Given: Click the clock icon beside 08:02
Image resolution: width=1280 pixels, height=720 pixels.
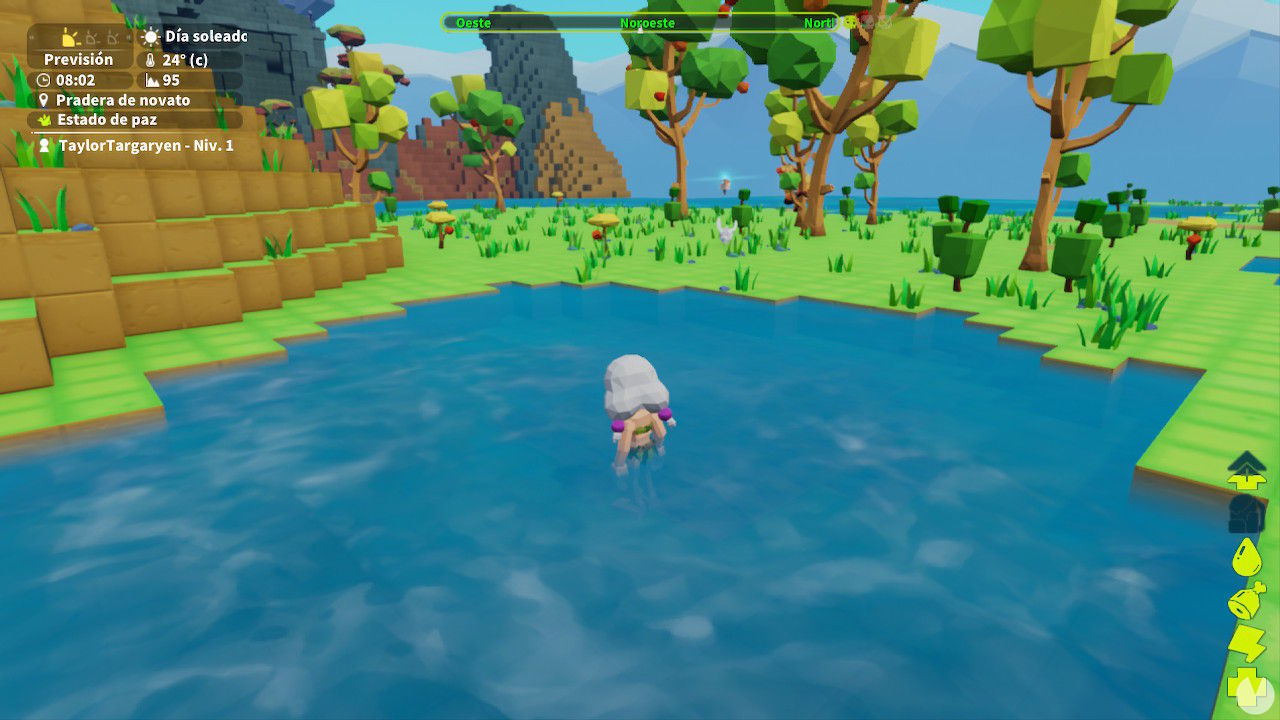Looking at the screenshot, I should click(43, 80).
